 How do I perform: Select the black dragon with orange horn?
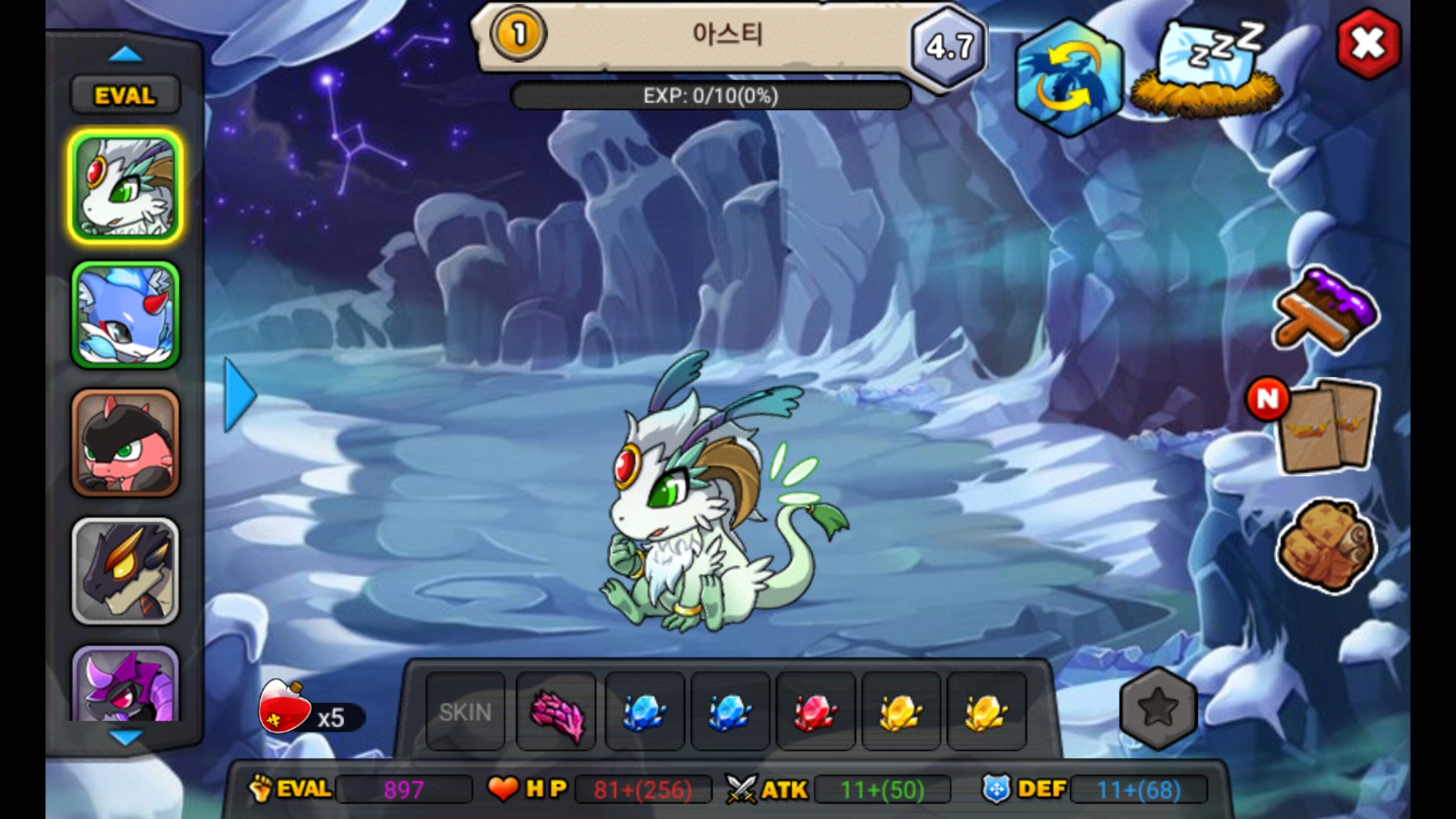click(126, 571)
